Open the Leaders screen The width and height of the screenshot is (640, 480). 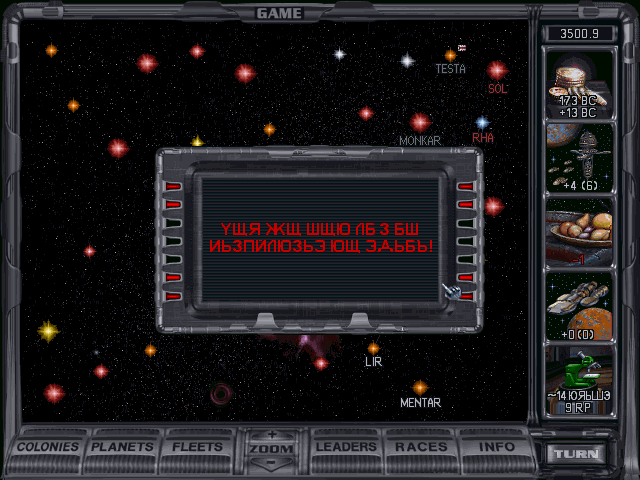coord(345,447)
